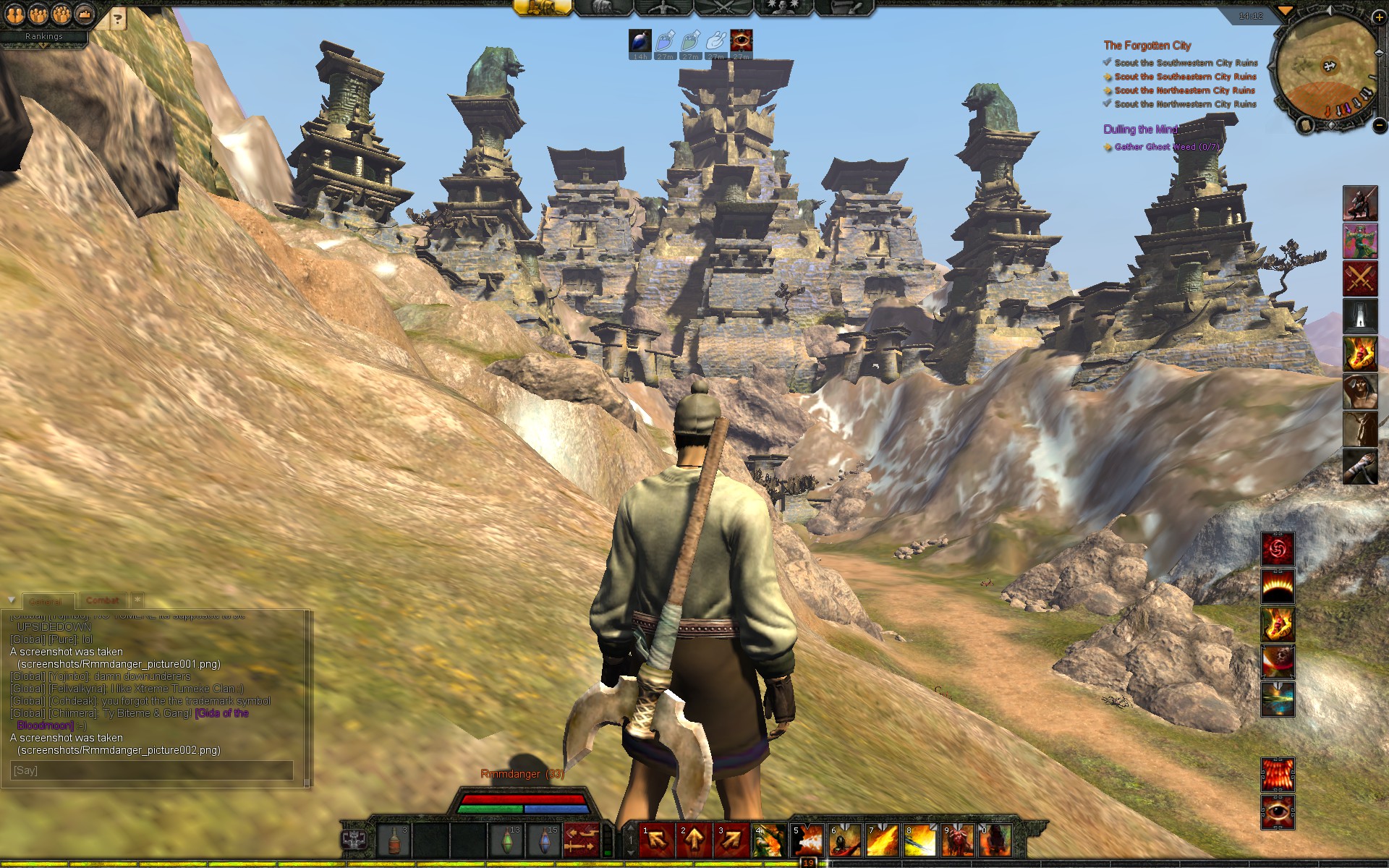This screenshot has width=1389, height=868.
Task: Click the question mark help button
Action: [118, 20]
